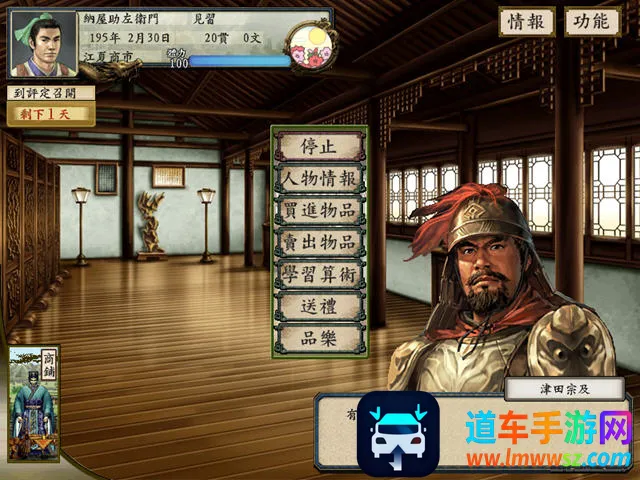Choose 學習算術 to study arithmetic

click(319, 274)
